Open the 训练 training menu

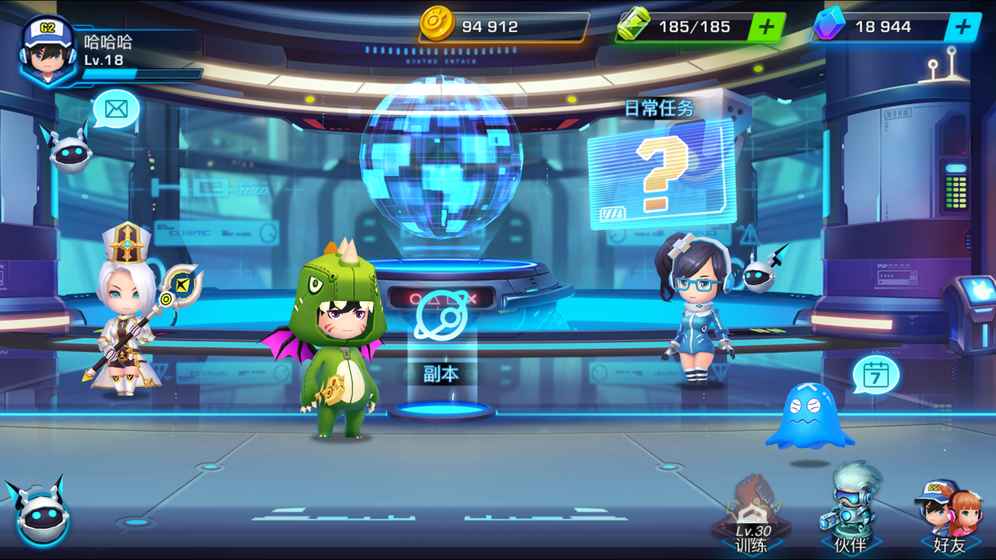751,515
